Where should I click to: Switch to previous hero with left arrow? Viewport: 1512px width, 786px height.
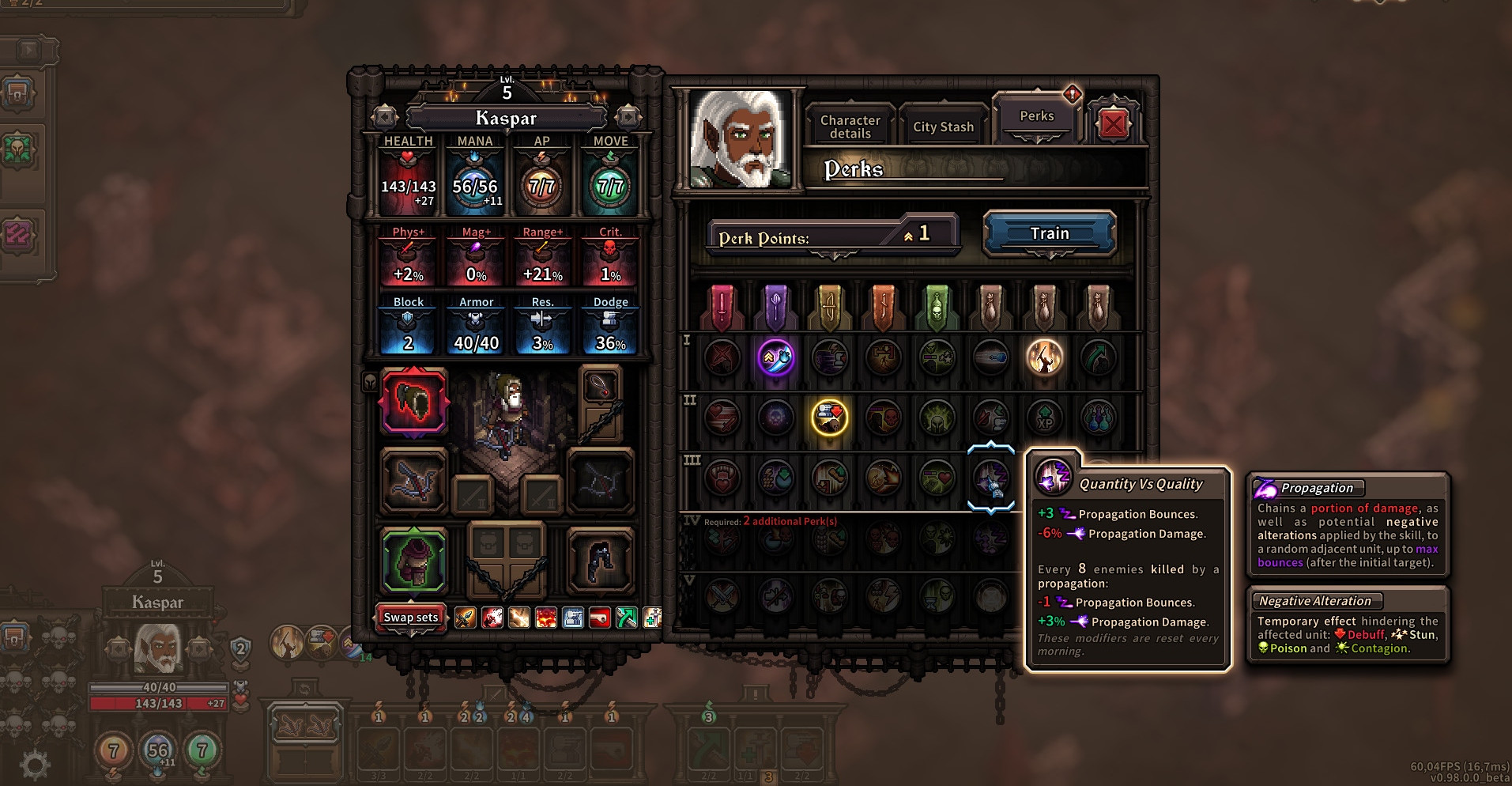385,117
